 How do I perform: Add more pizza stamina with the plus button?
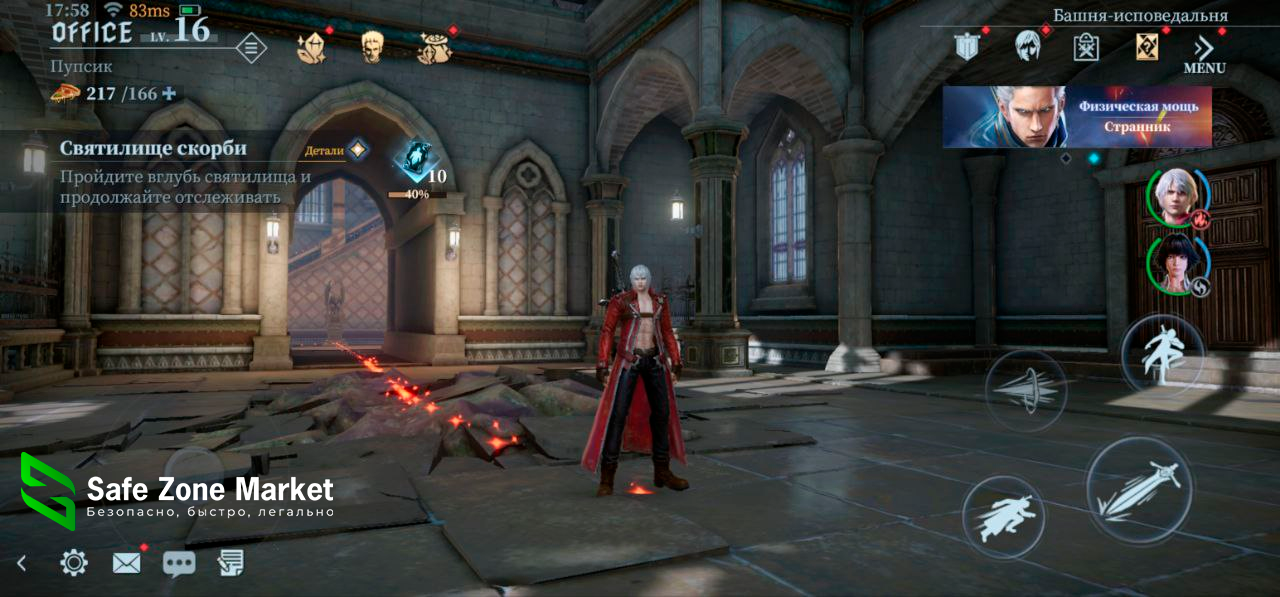point(169,93)
